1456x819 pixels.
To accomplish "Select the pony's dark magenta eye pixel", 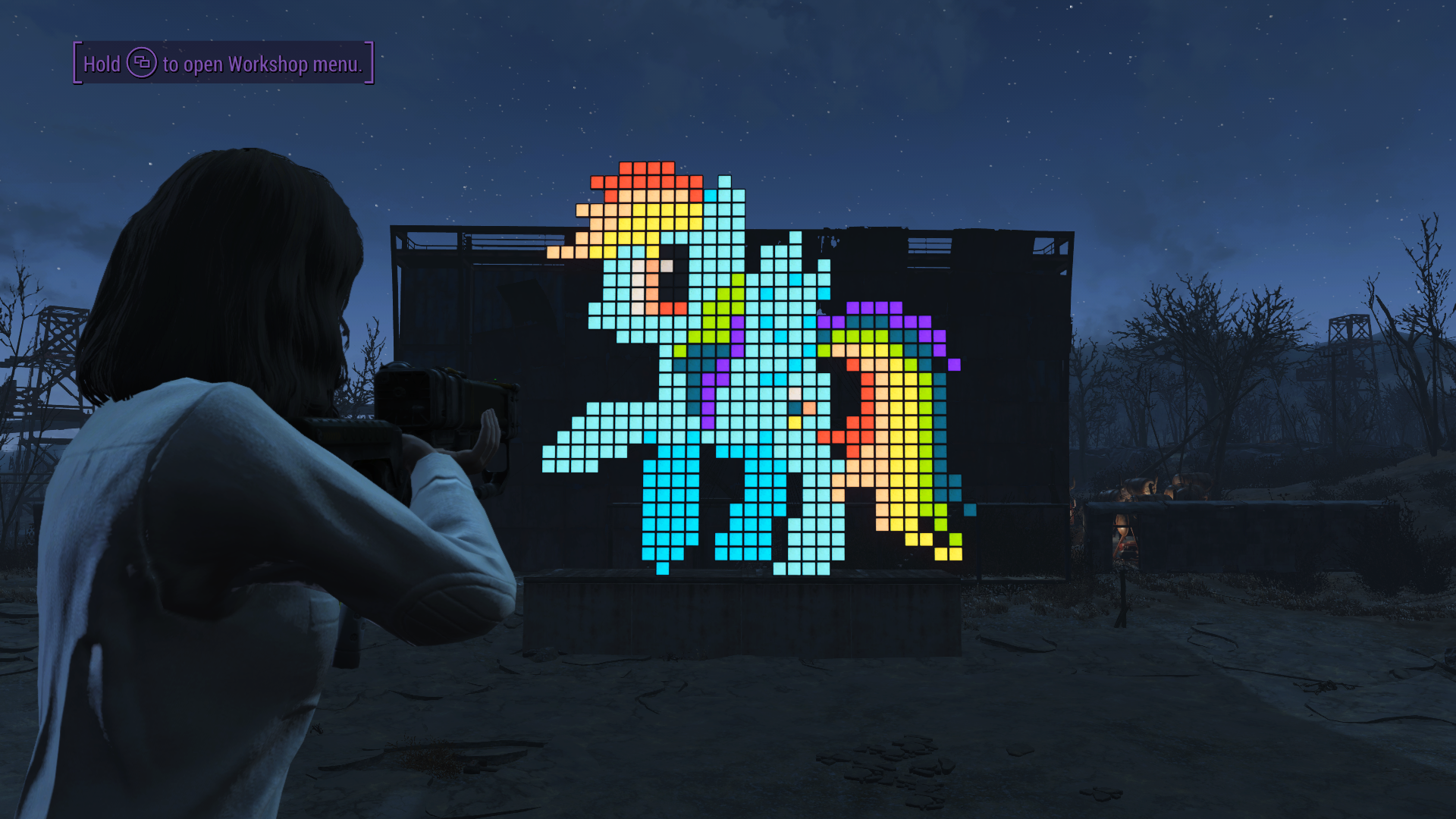I will 675,281.
